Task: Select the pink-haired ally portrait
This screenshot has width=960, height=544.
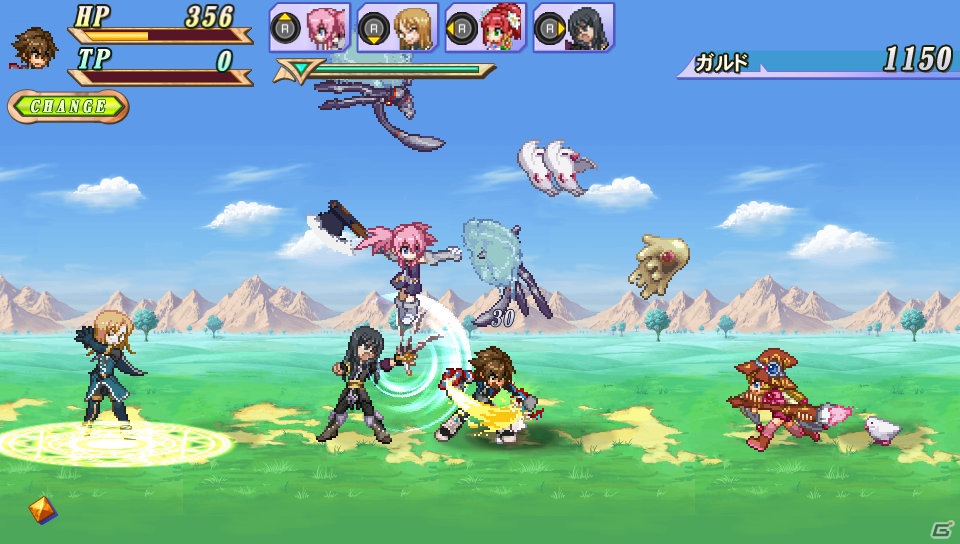Action: (324, 28)
